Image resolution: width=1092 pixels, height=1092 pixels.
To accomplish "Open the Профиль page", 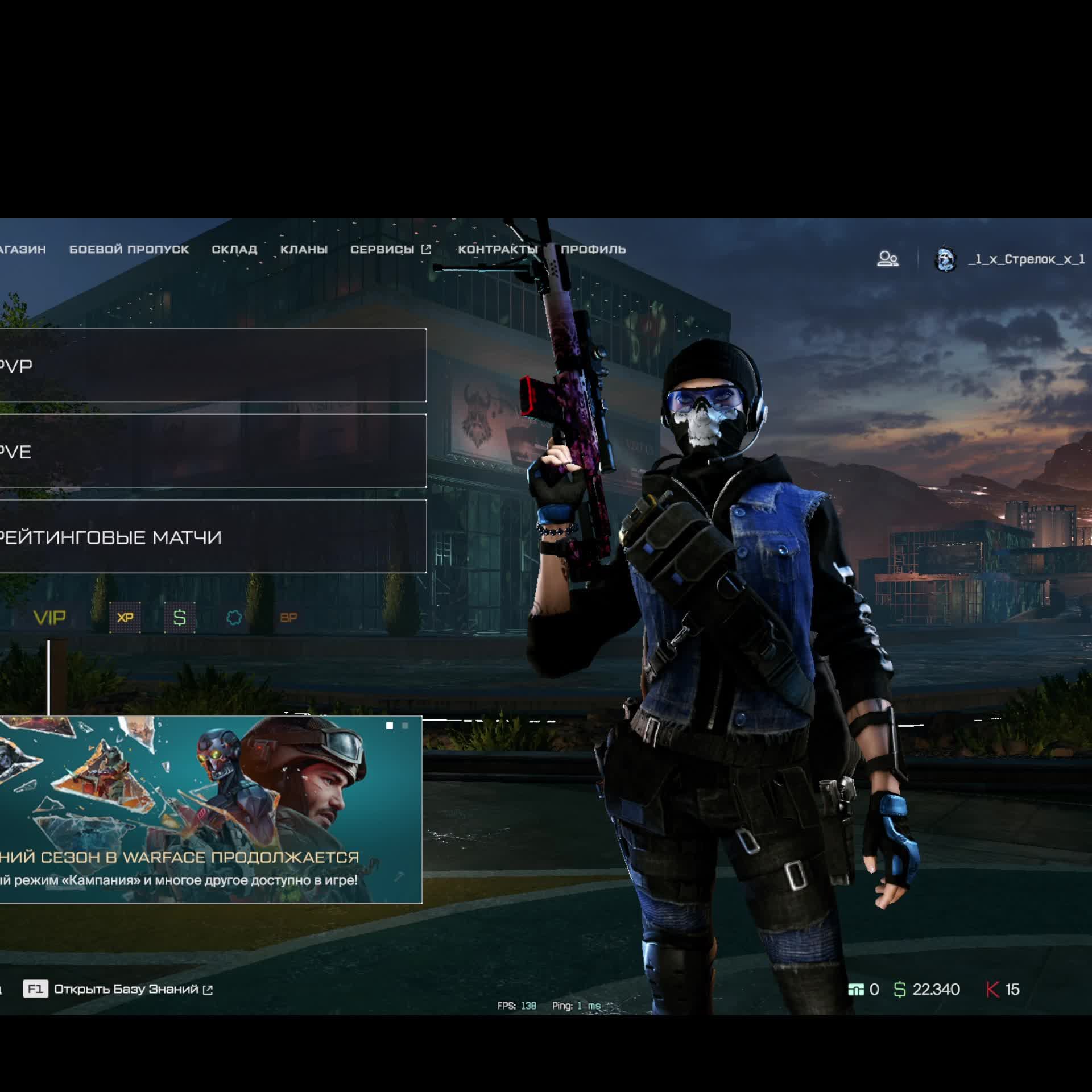I will [x=593, y=249].
